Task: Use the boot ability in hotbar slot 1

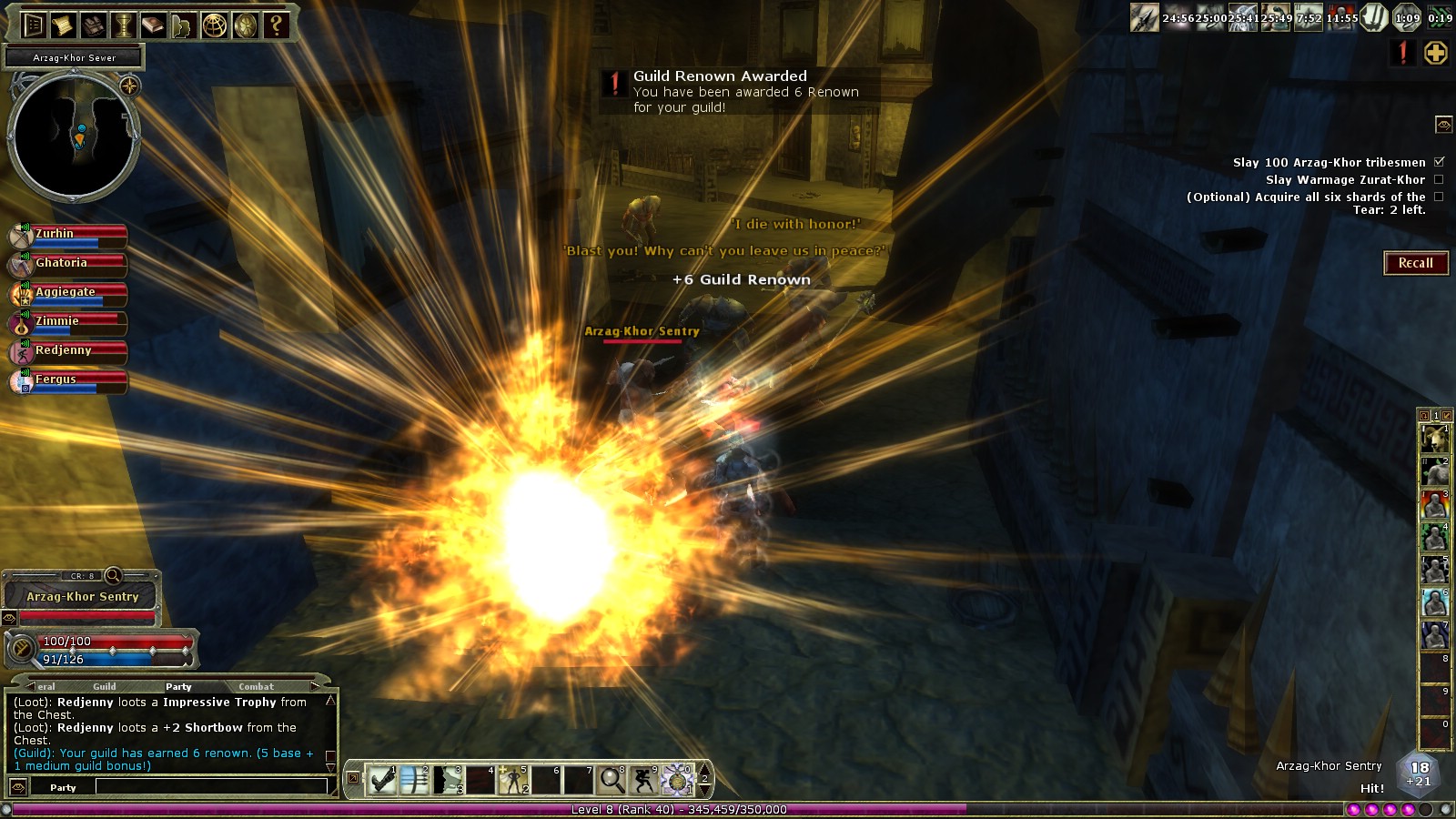Action: (383, 780)
